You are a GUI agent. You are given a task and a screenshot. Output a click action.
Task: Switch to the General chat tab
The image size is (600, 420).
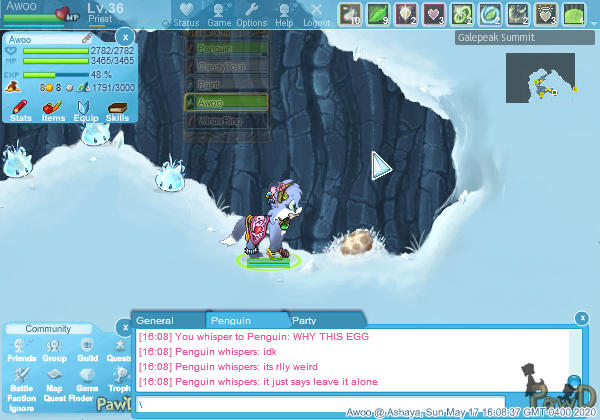(155, 321)
